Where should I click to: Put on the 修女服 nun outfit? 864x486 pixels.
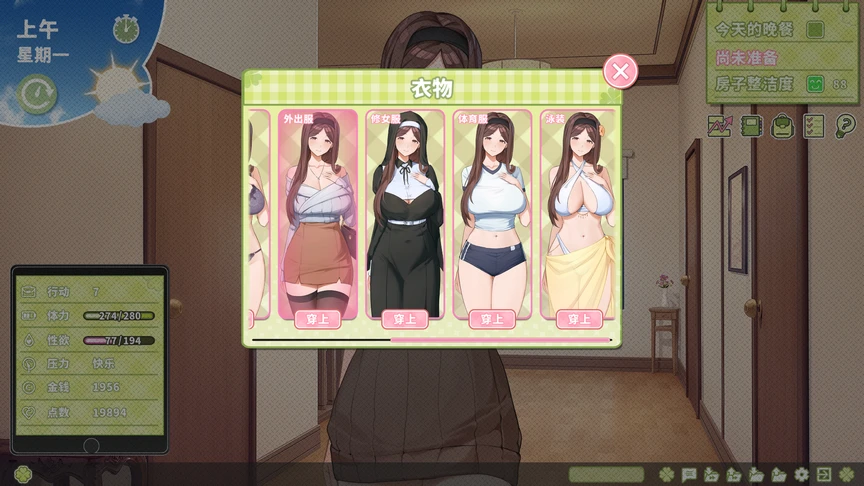pos(405,319)
